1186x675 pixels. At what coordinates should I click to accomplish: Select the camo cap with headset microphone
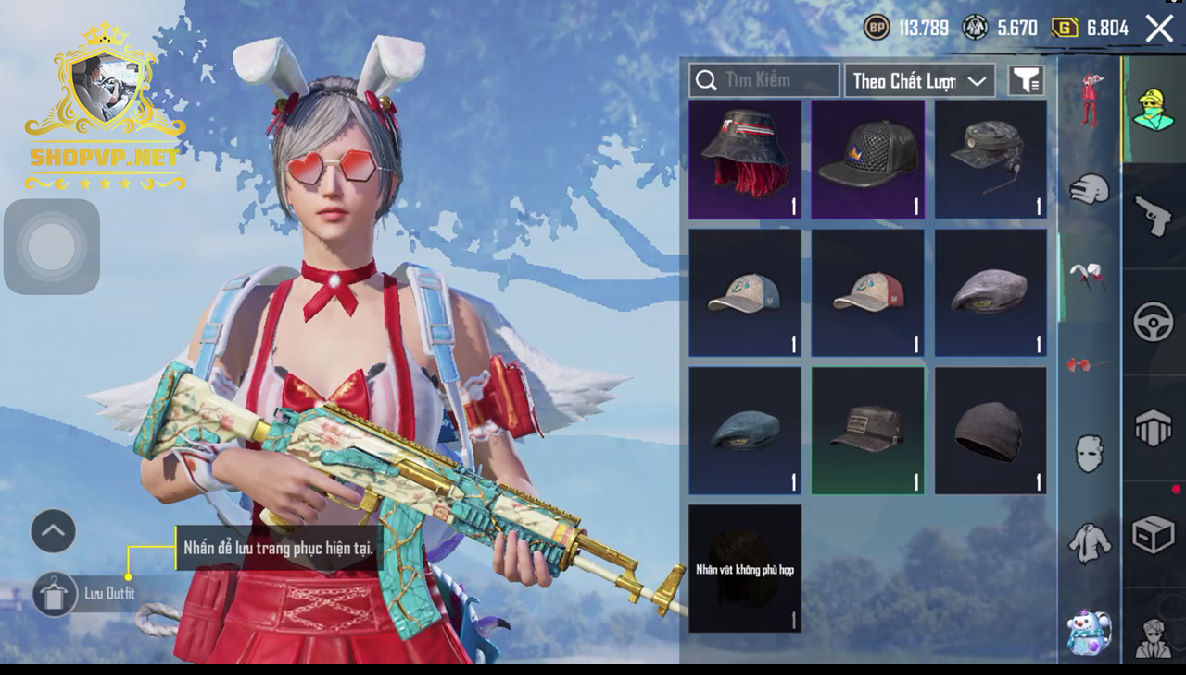(991, 159)
